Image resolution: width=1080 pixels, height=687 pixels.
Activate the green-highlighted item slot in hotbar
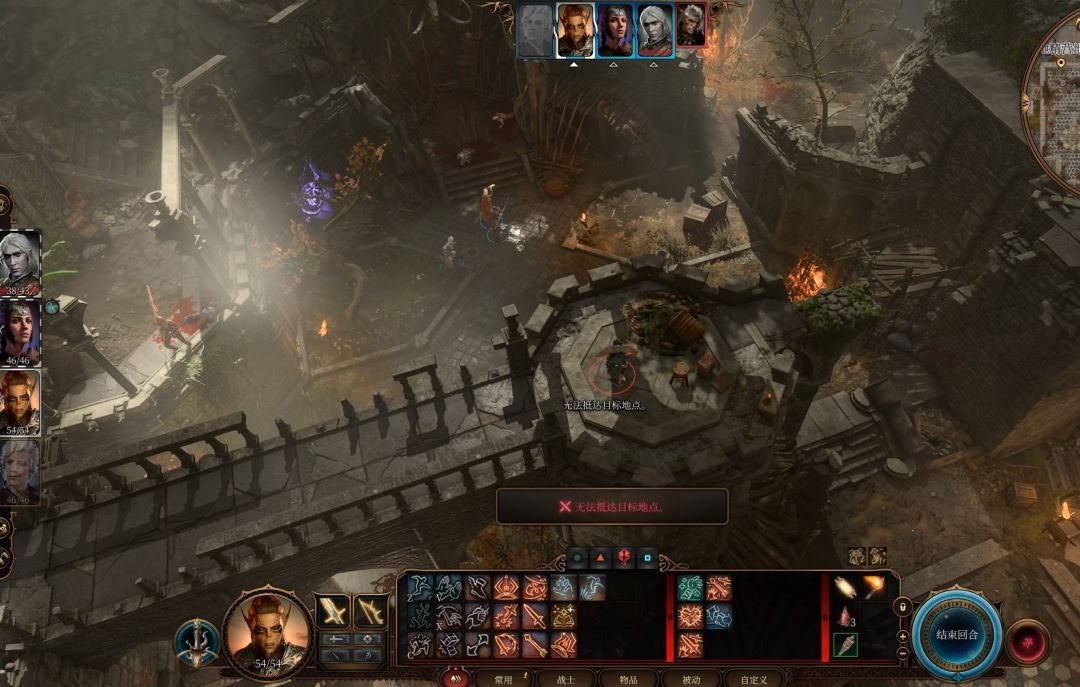tap(845, 645)
